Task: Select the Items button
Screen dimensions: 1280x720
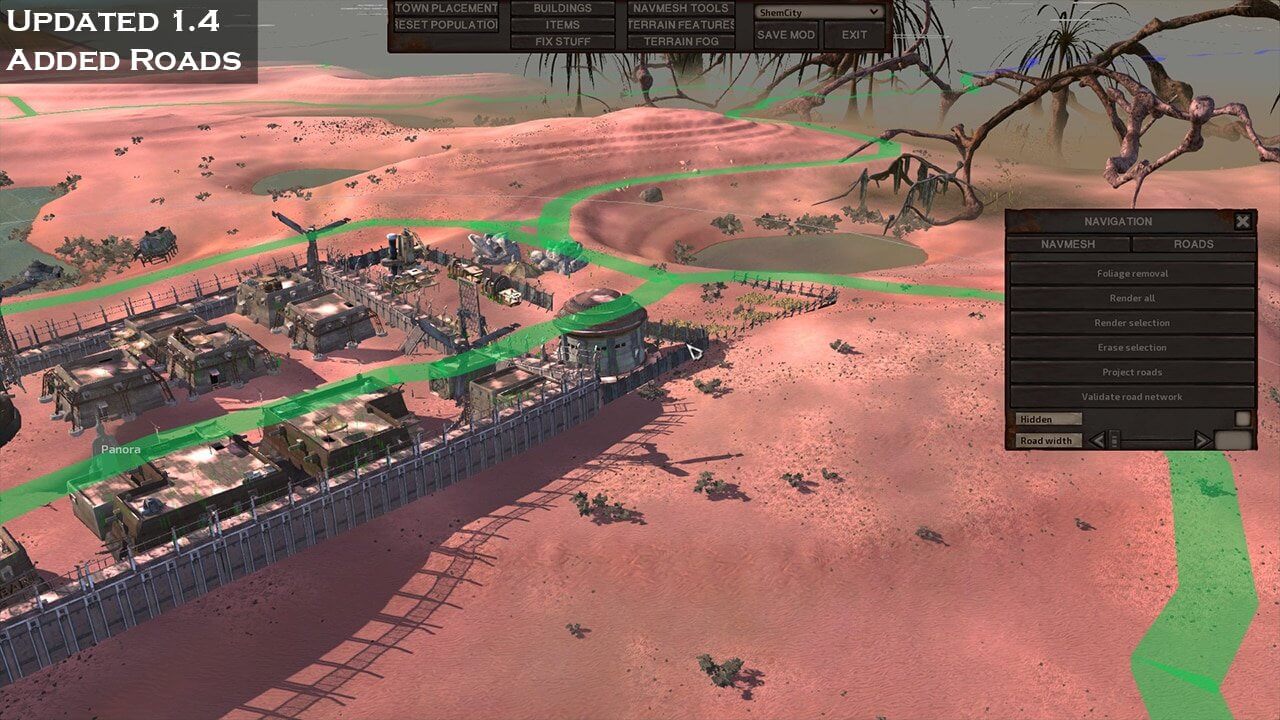Action: point(562,25)
